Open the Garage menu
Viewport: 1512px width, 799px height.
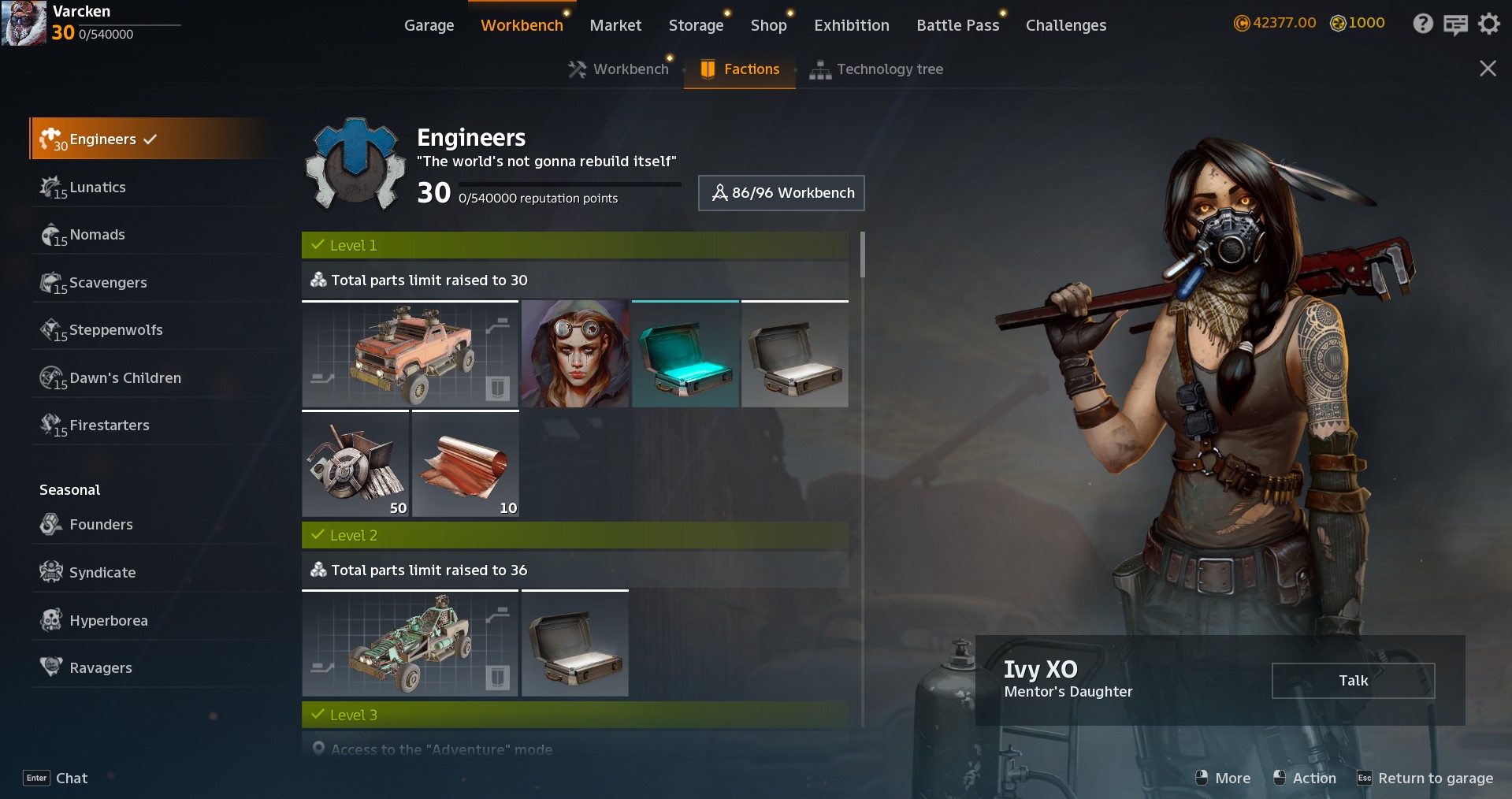pos(429,25)
